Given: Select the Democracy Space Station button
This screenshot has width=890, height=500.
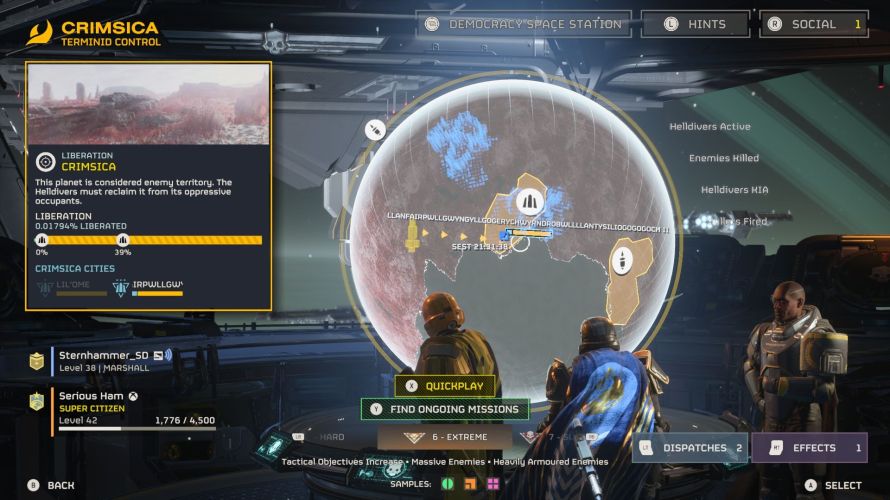Looking at the screenshot, I should click(x=524, y=24).
